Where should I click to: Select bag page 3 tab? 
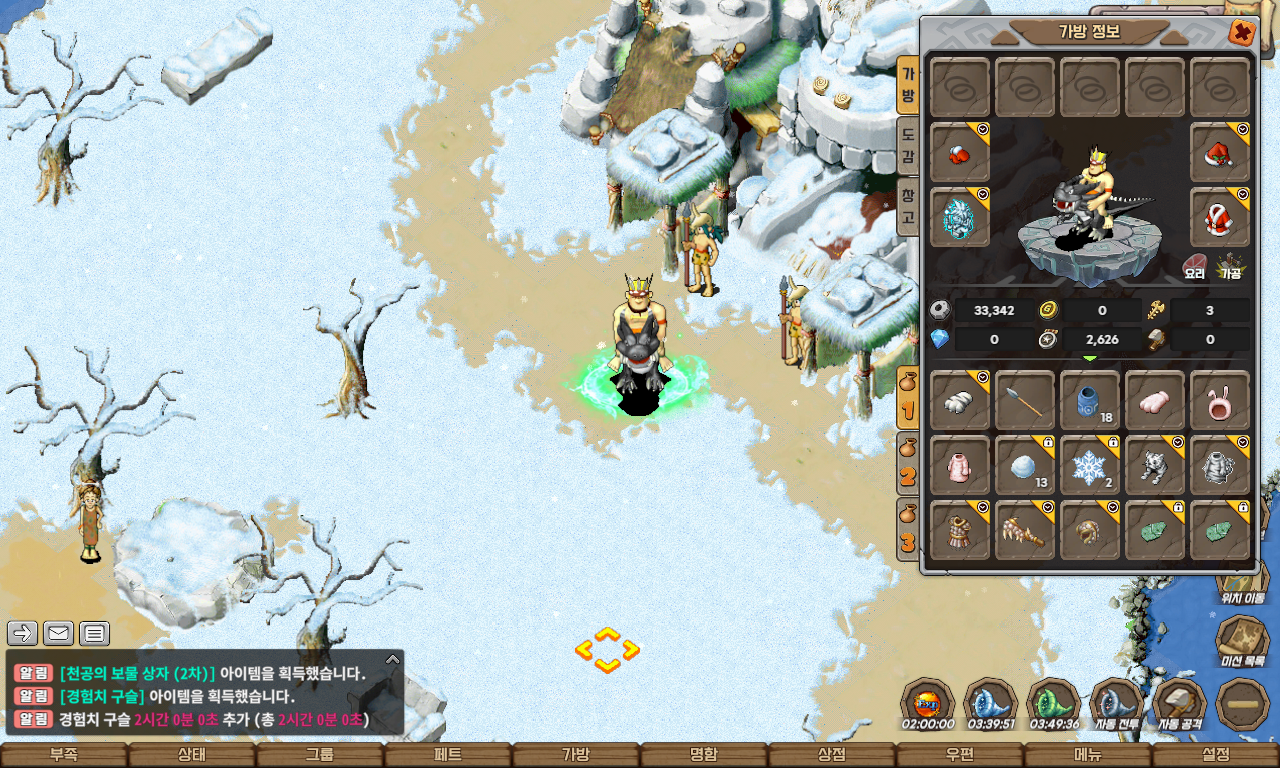click(908, 529)
